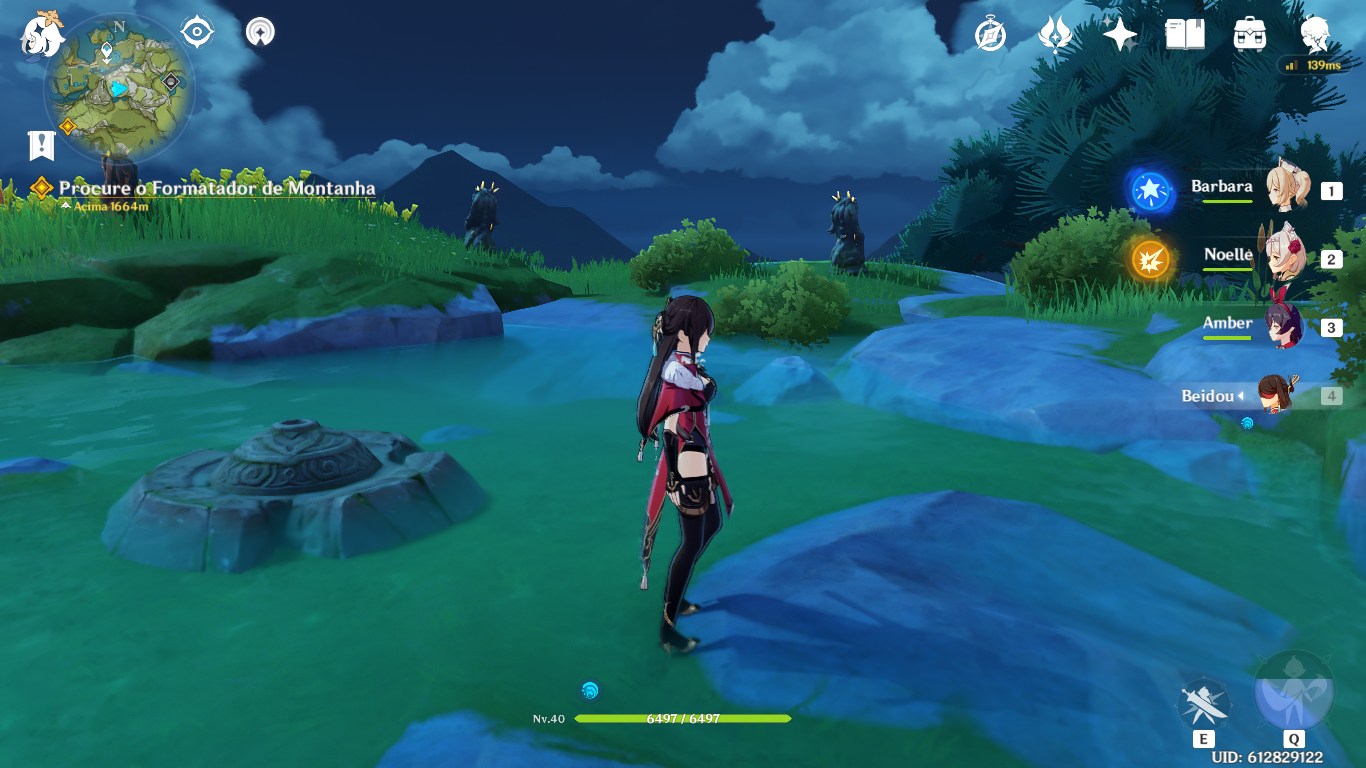Viewport: 1366px width, 768px height.
Task: Open the wish four-pointed star icon
Action: pos(1120,35)
